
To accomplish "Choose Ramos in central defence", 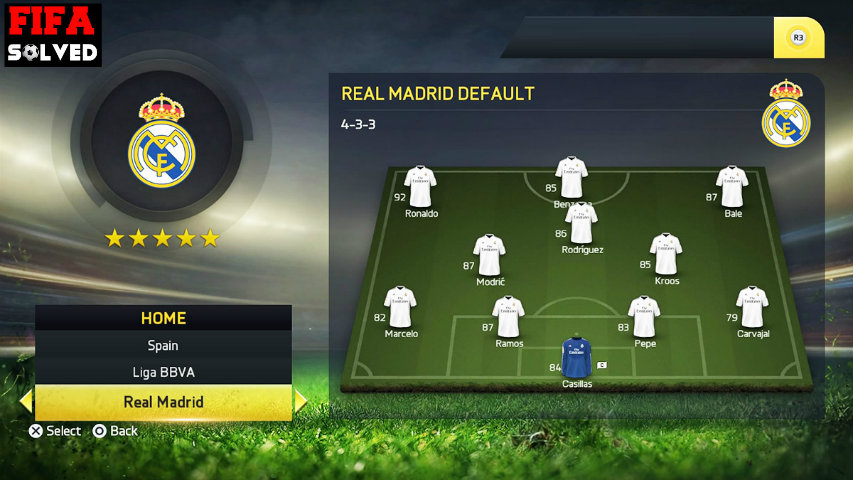I will (x=508, y=317).
